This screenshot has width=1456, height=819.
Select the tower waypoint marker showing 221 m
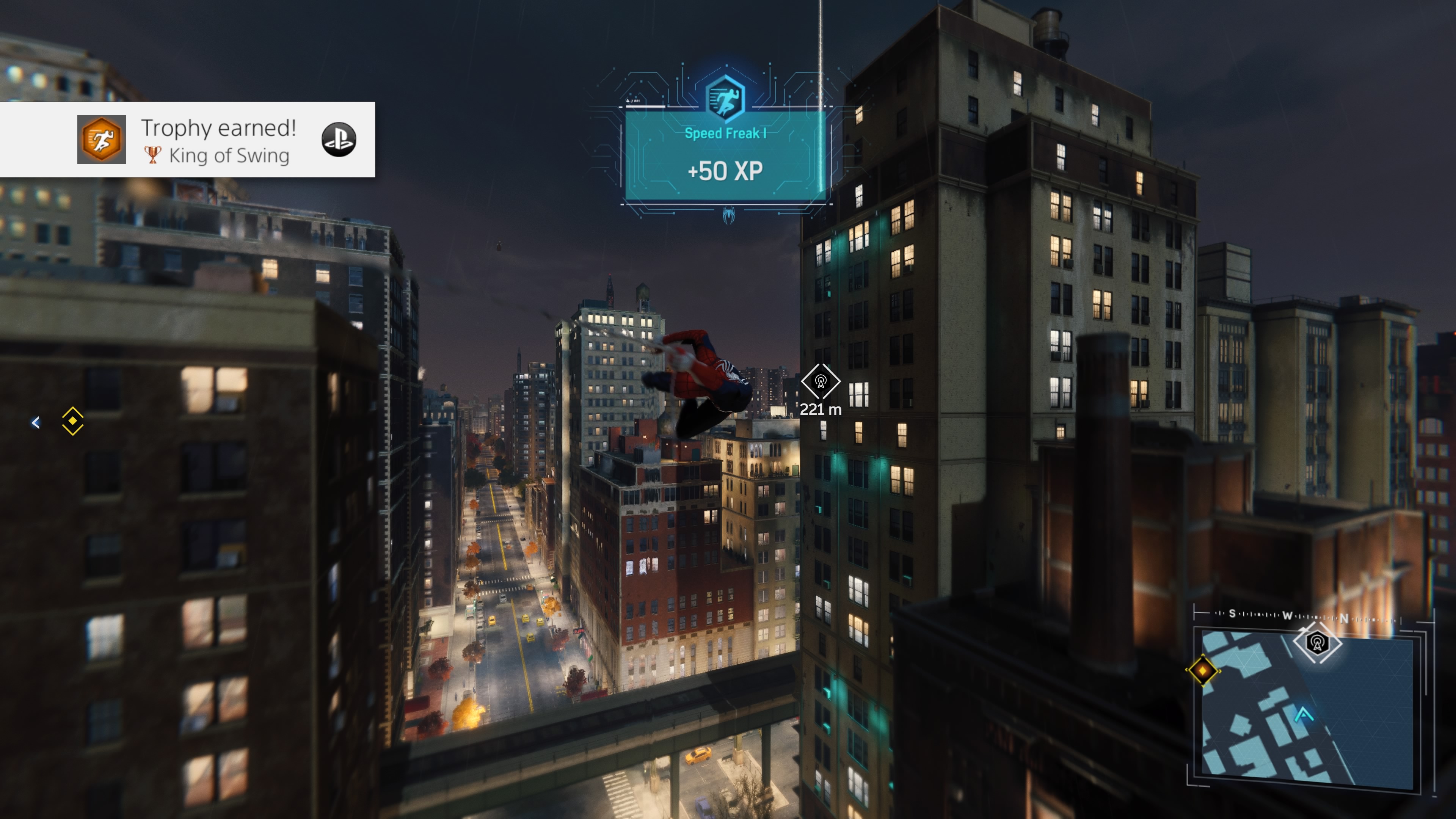[821, 382]
